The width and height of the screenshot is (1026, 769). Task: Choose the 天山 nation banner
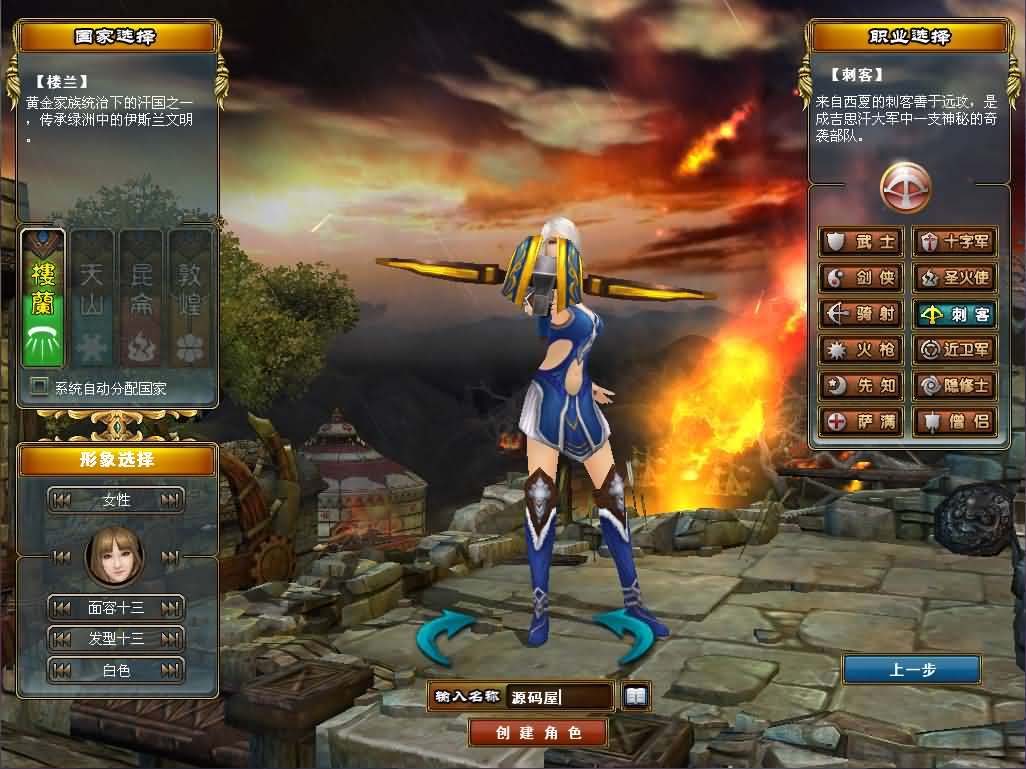tap(92, 298)
